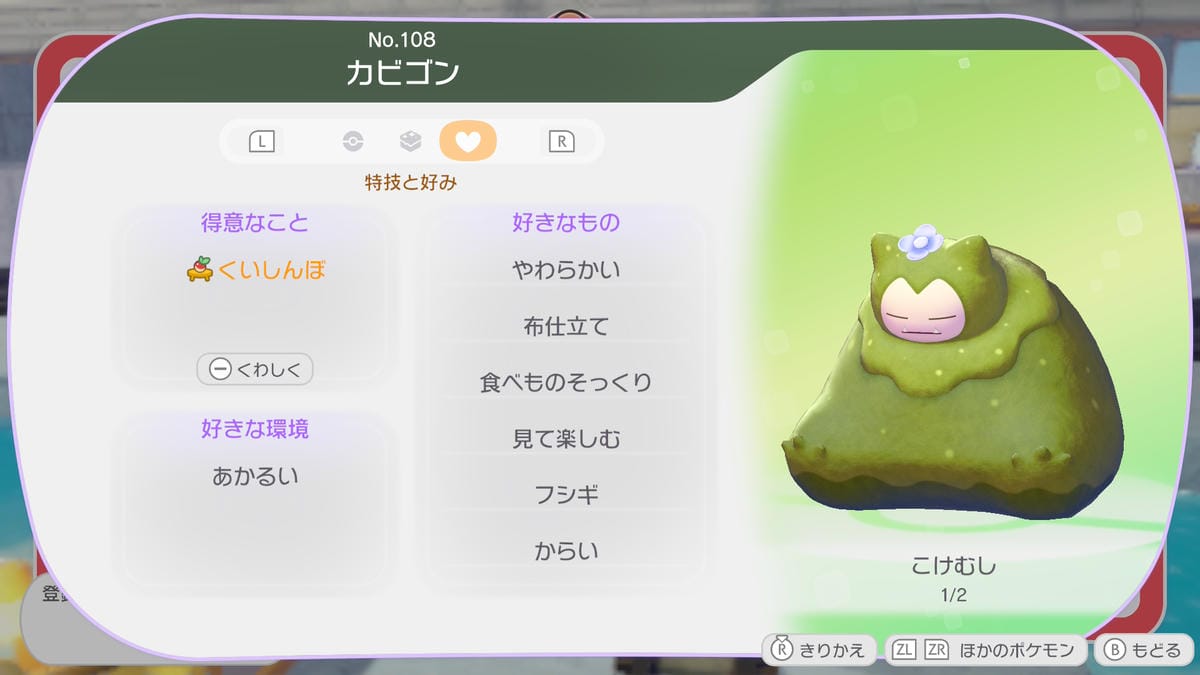Select the あかるい environment entry
Screen dimensions: 1200x675
[255, 477]
